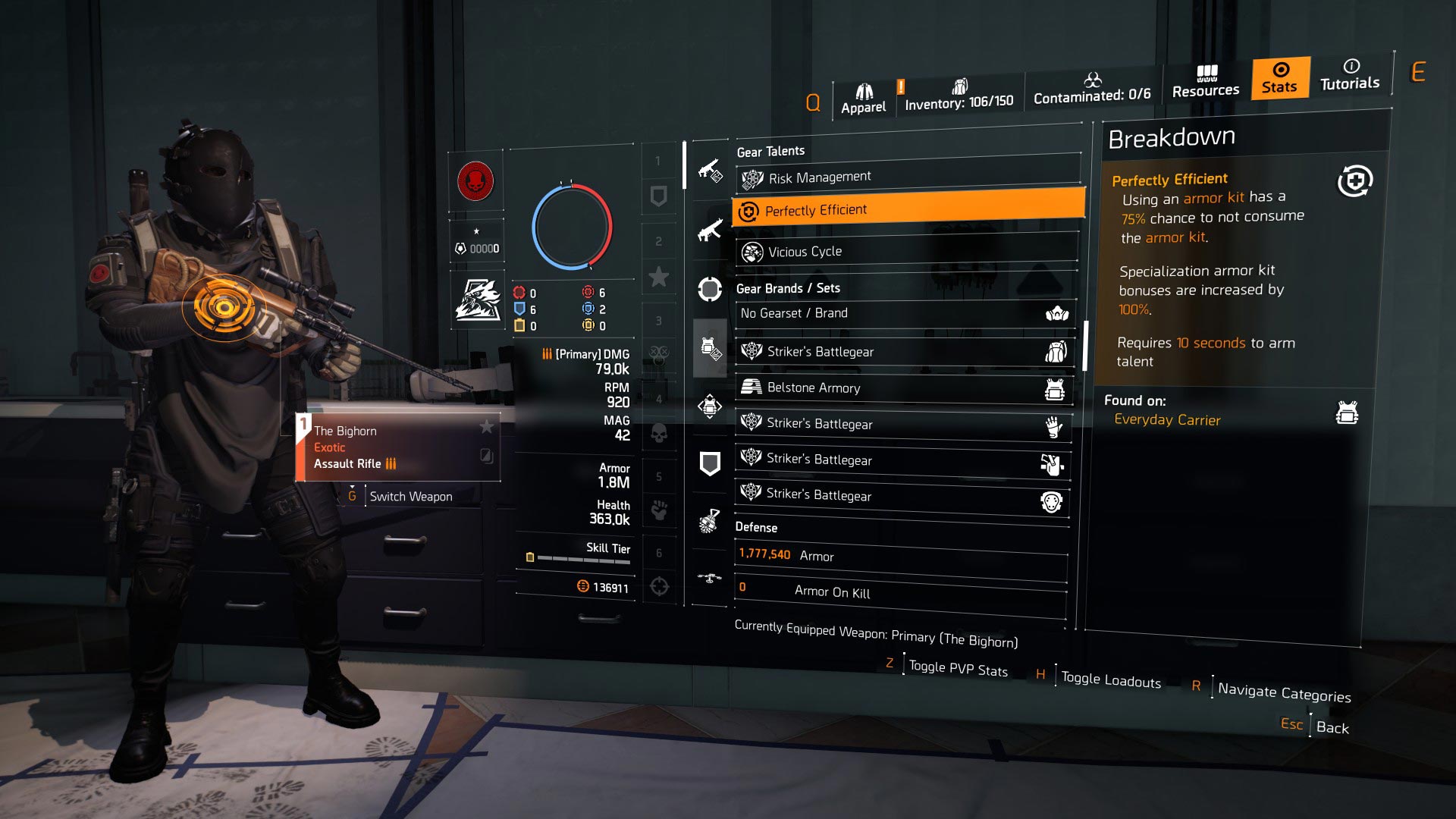Image resolution: width=1456 pixels, height=819 pixels.
Task: Click the mask icon next to Striker's Battlegear
Action: click(x=1054, y=501)
